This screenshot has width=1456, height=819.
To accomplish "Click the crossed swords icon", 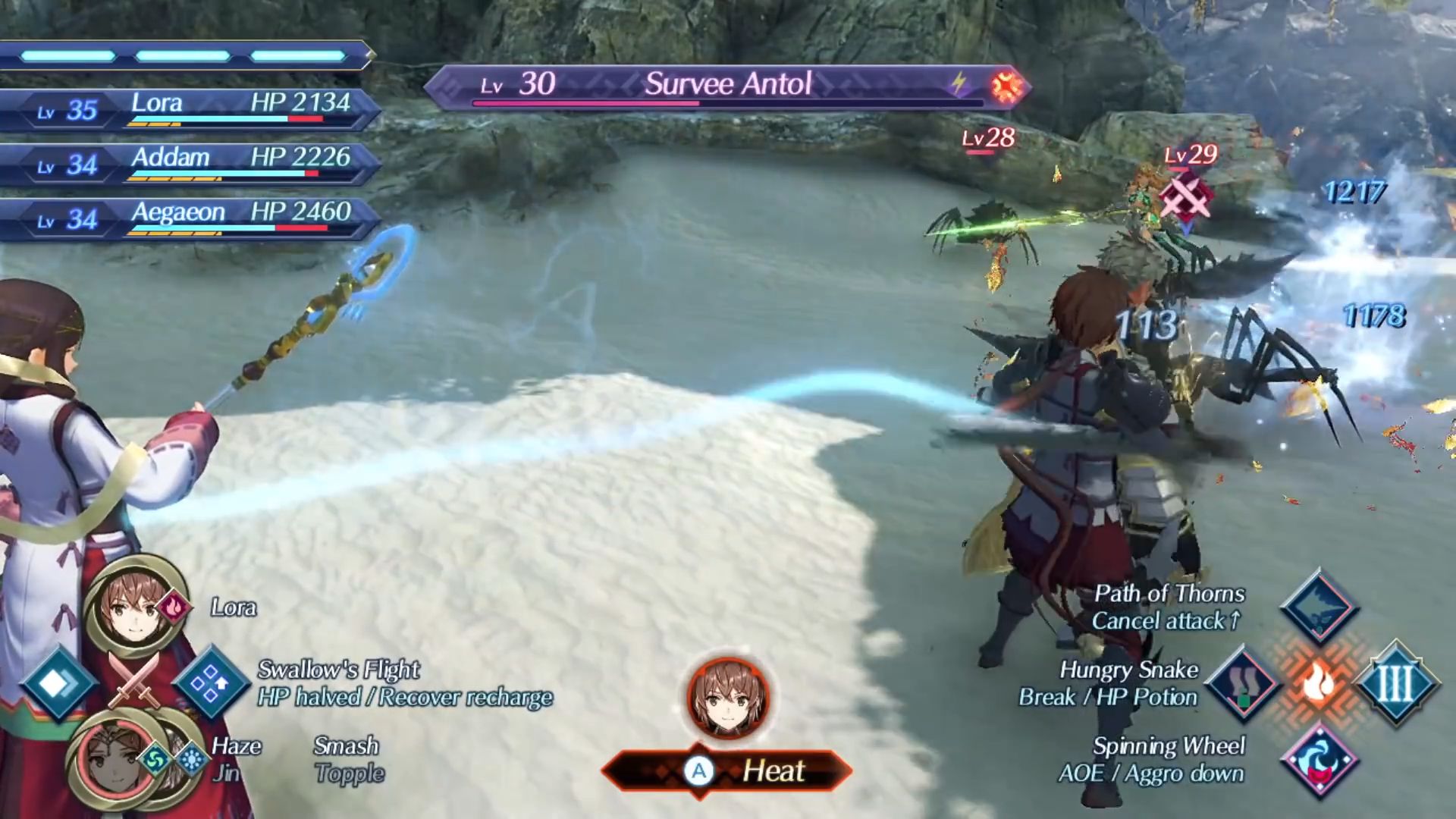I will (x=133, y=679).
